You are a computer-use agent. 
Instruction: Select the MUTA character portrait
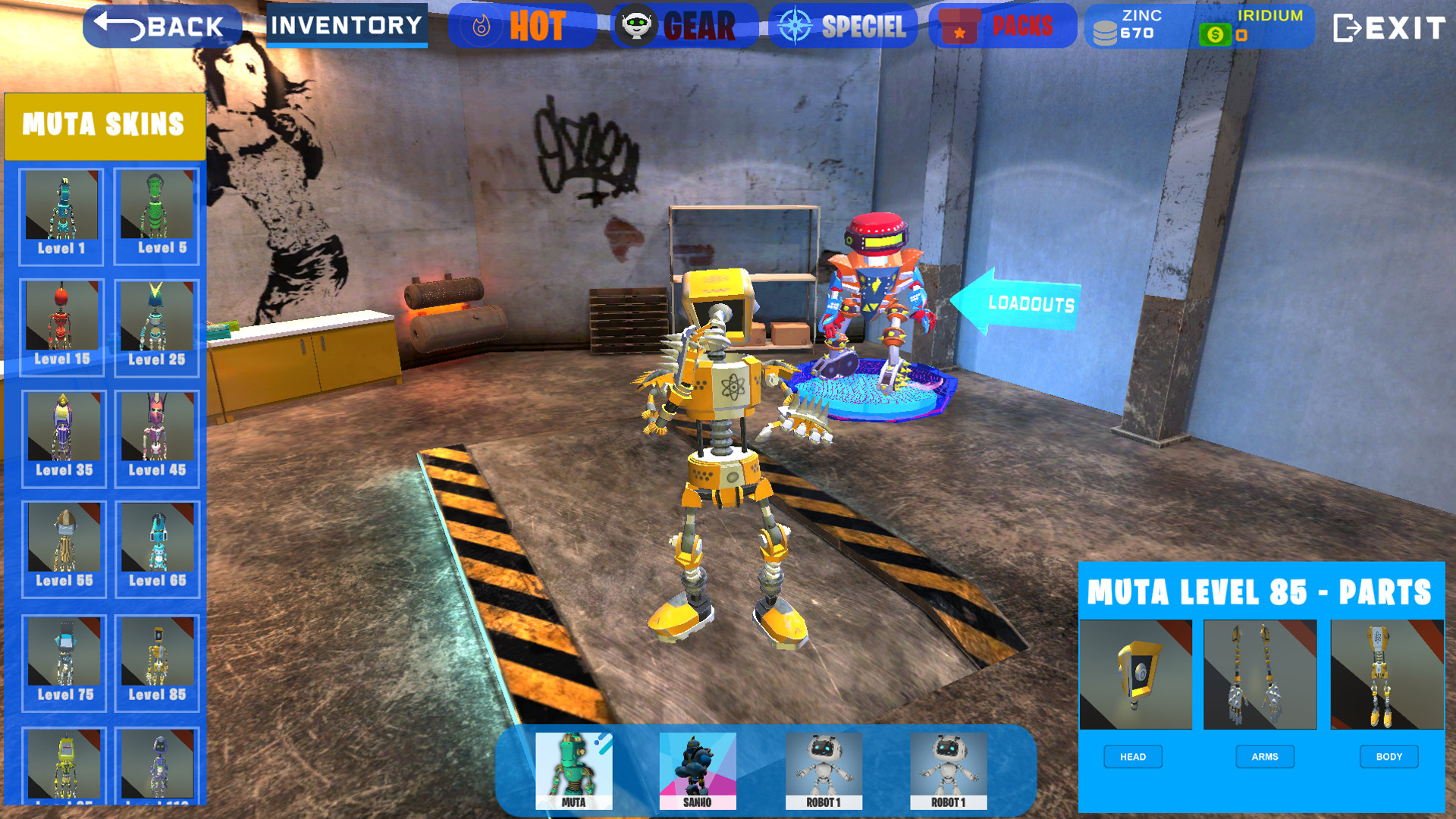[573, 770]
